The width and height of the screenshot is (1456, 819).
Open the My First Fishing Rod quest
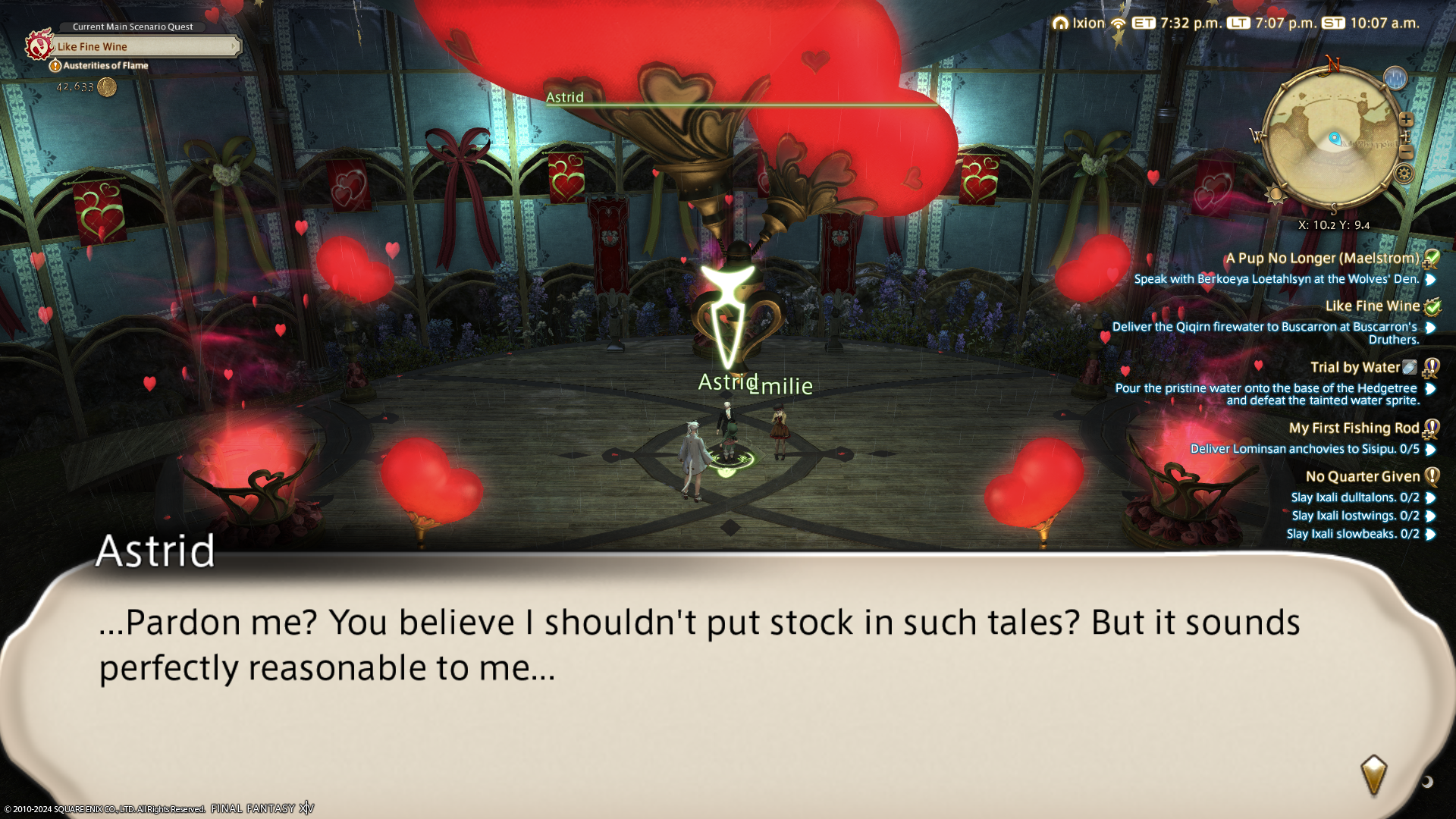[x=1354, y=428]
